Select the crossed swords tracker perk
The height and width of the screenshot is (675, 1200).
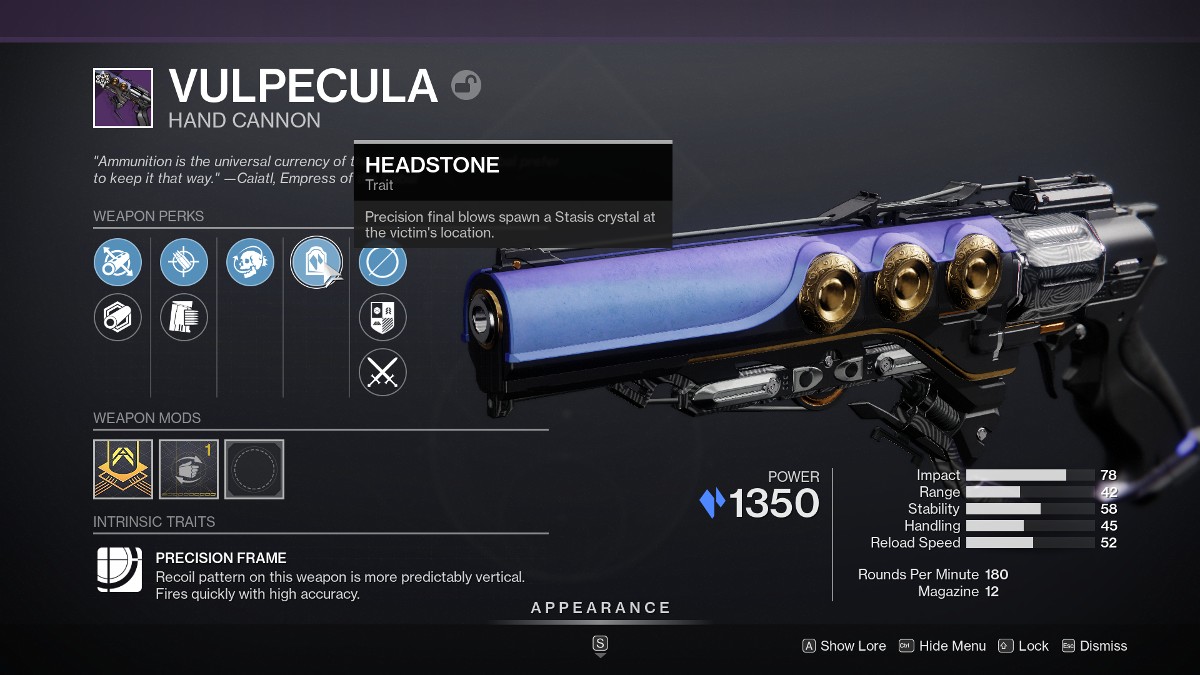(x=383, y=372)
